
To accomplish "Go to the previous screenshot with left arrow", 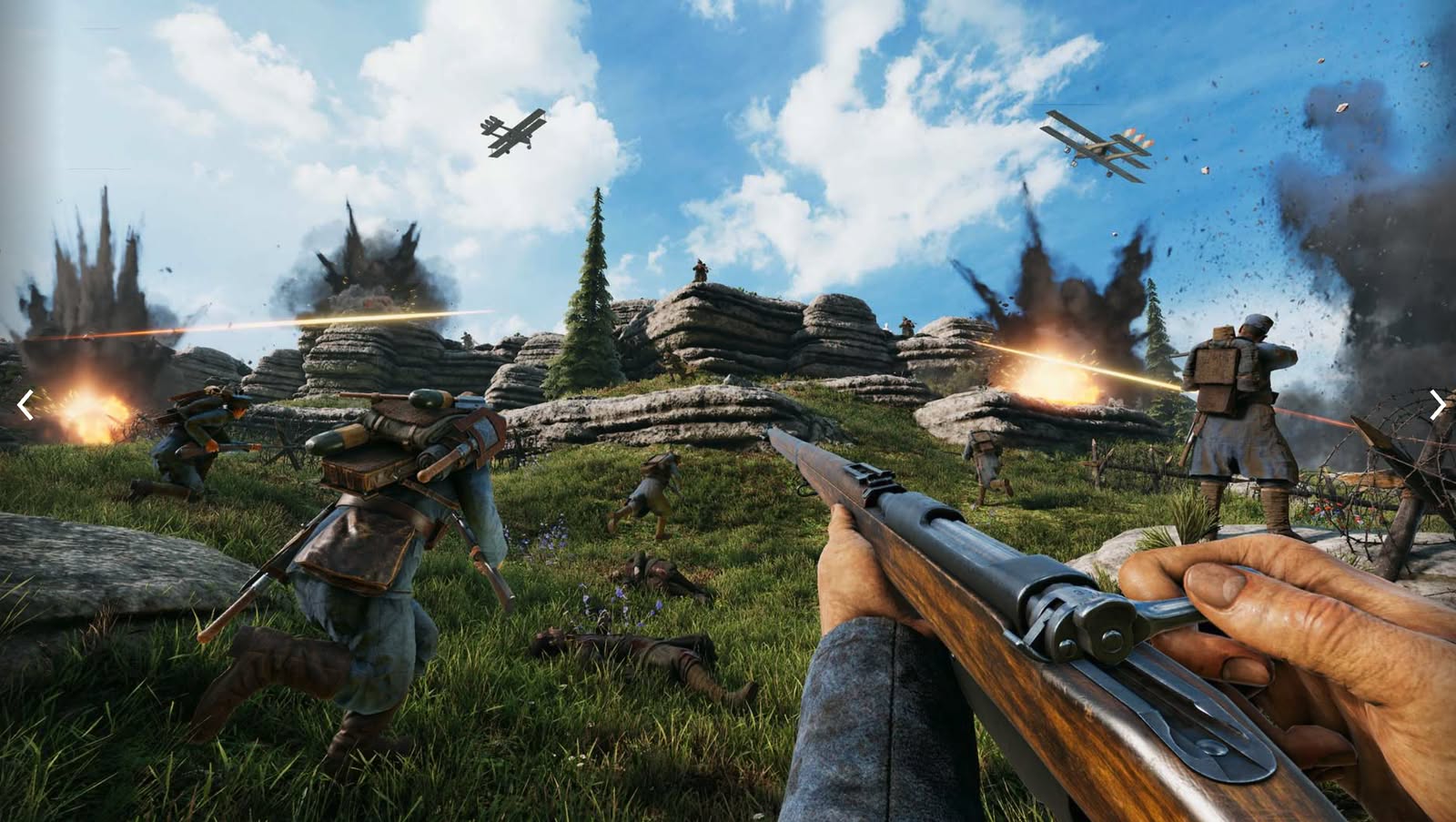I will (x=25, y=405).
